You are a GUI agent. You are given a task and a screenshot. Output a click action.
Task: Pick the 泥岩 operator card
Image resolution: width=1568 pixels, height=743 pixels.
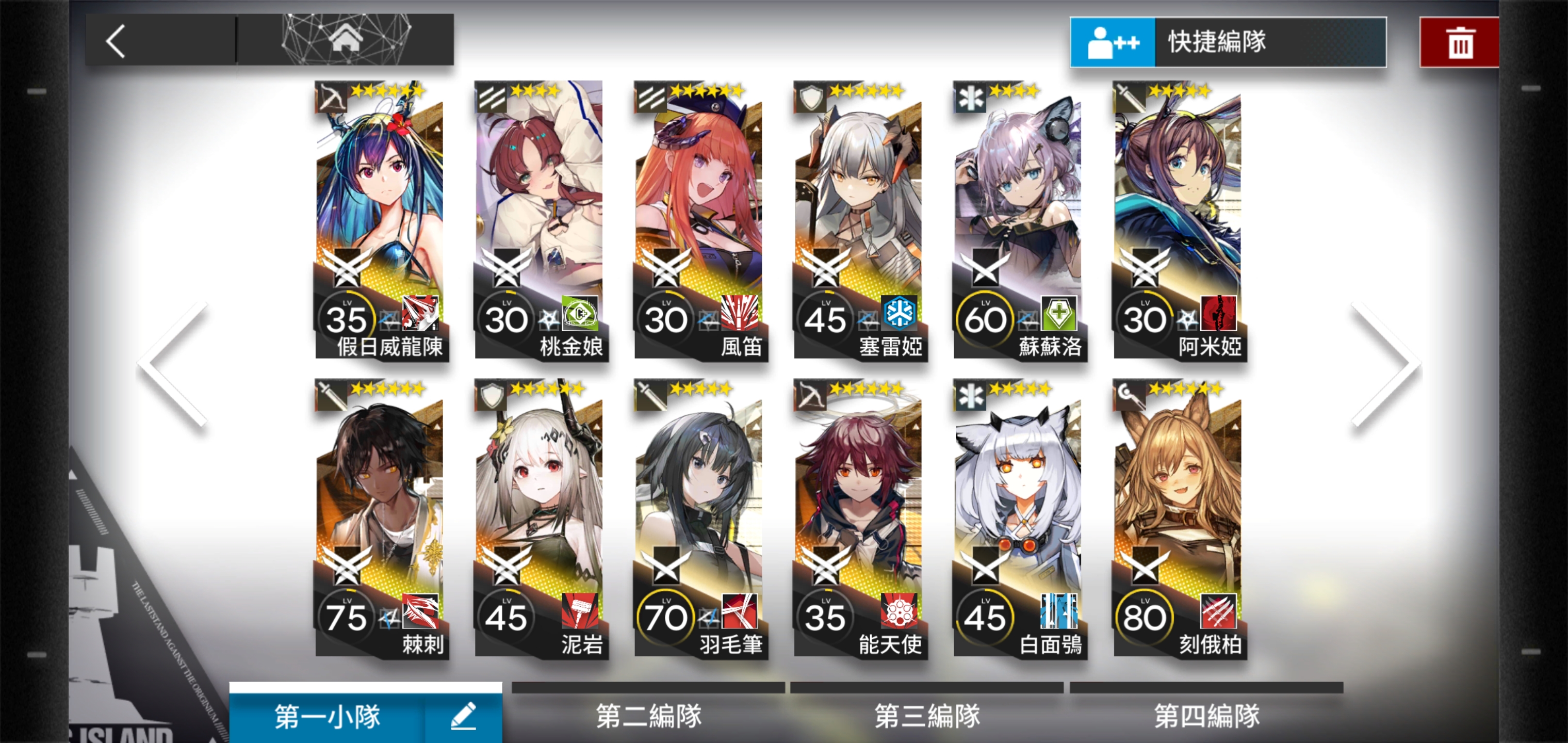coord(540,518)
